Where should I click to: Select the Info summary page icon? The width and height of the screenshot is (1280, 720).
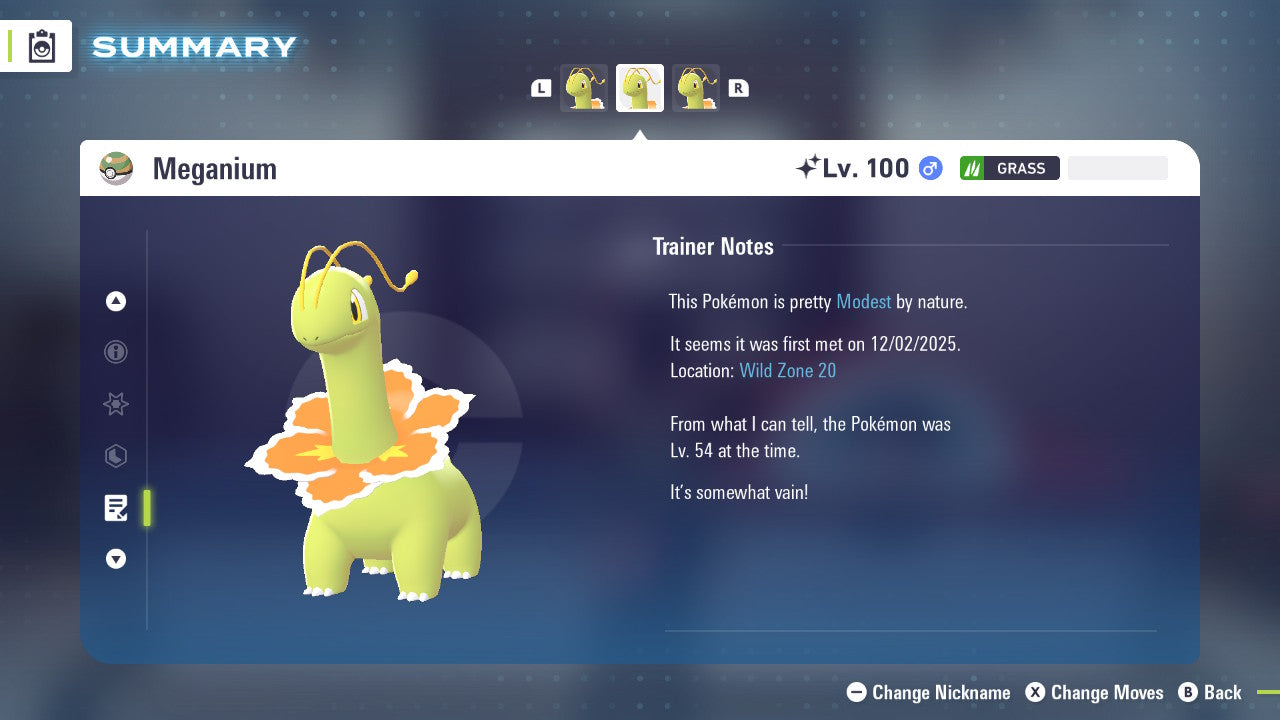pyautogui.click(x=115, y=352)
